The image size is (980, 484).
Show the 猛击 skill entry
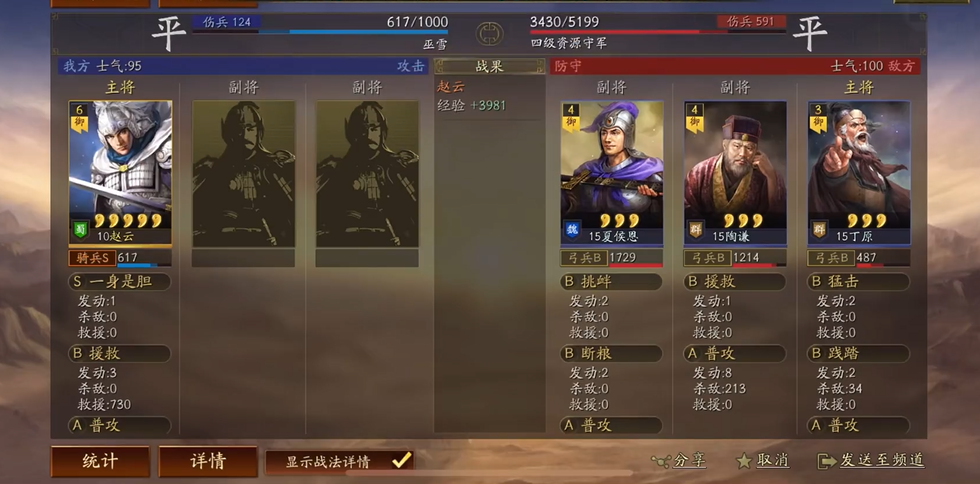[859, 282]
